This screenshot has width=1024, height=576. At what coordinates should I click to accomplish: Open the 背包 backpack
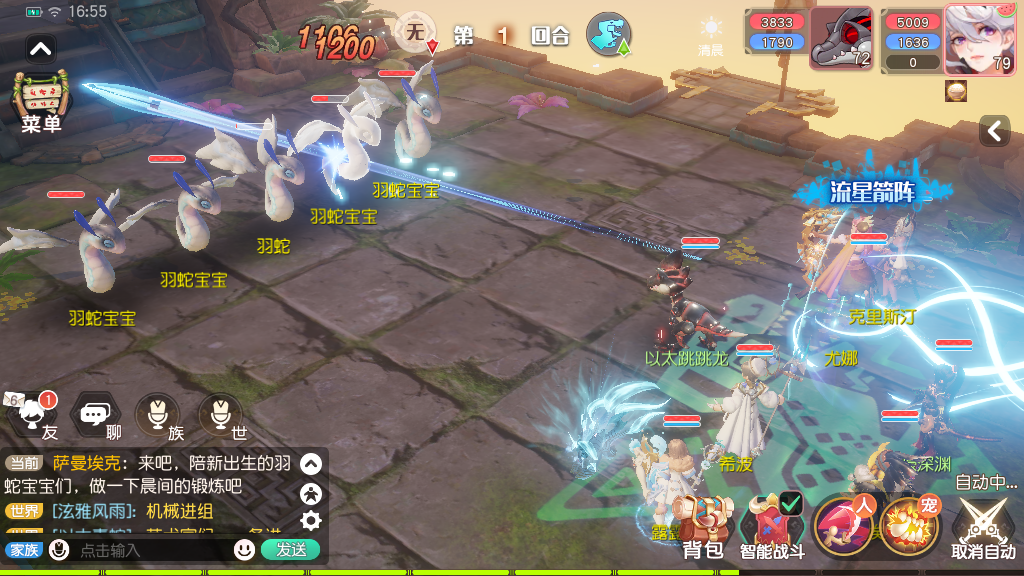[702, 527]
